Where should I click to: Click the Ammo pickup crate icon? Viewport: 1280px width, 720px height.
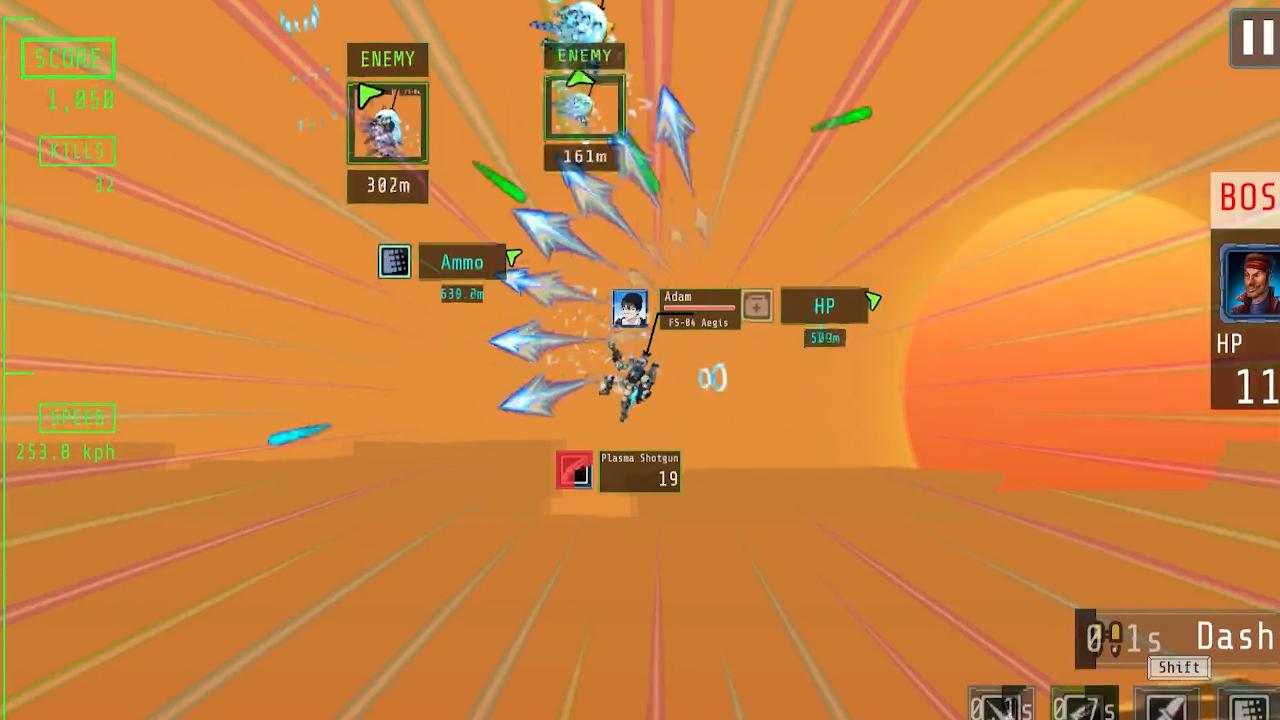394,261
